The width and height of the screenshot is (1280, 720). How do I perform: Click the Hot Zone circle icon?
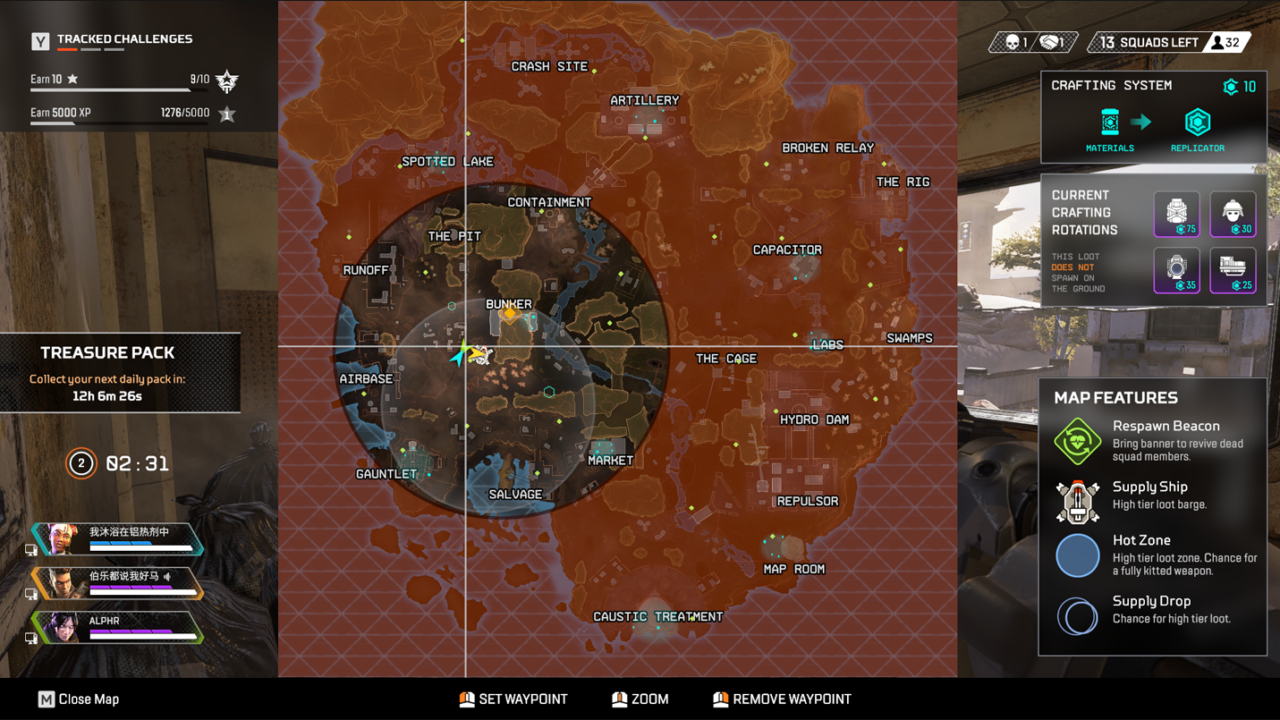[1079, 556]
